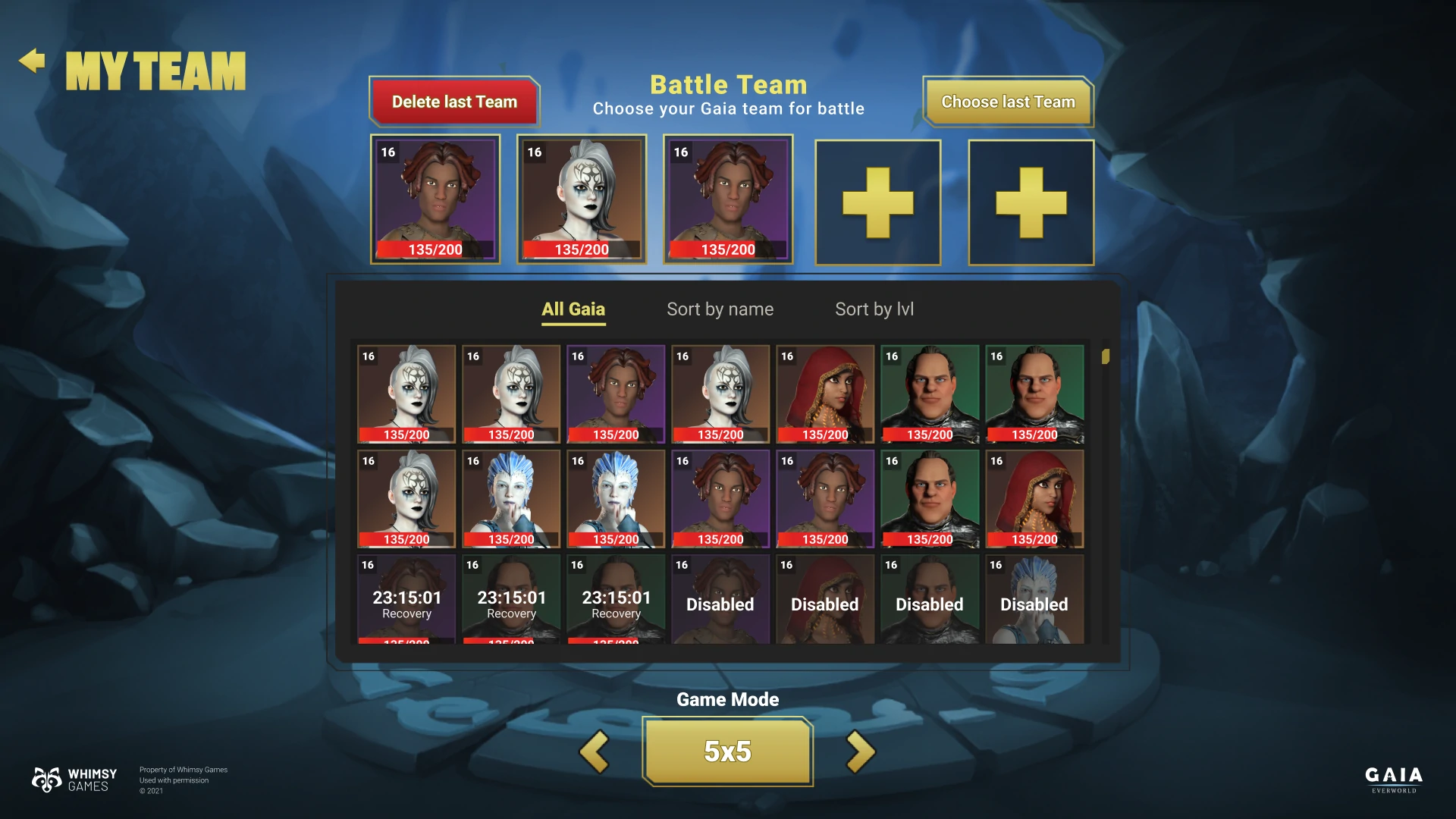Switch to the next Game Mode
This screenshot has width=1456, height=819.
(860, 752)
